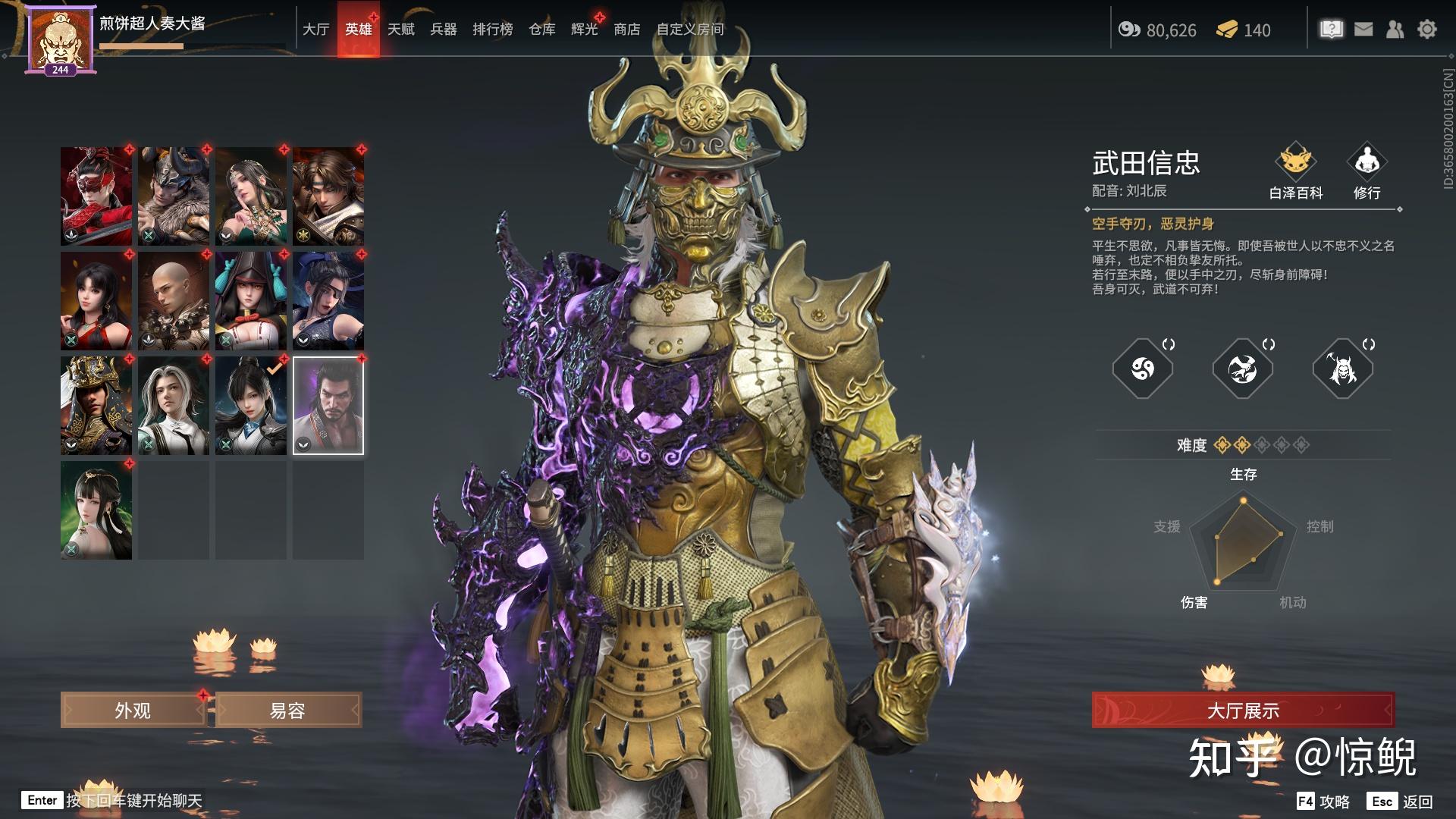
Task: Click the 易容 face customization button
Action: pos(288,711)
